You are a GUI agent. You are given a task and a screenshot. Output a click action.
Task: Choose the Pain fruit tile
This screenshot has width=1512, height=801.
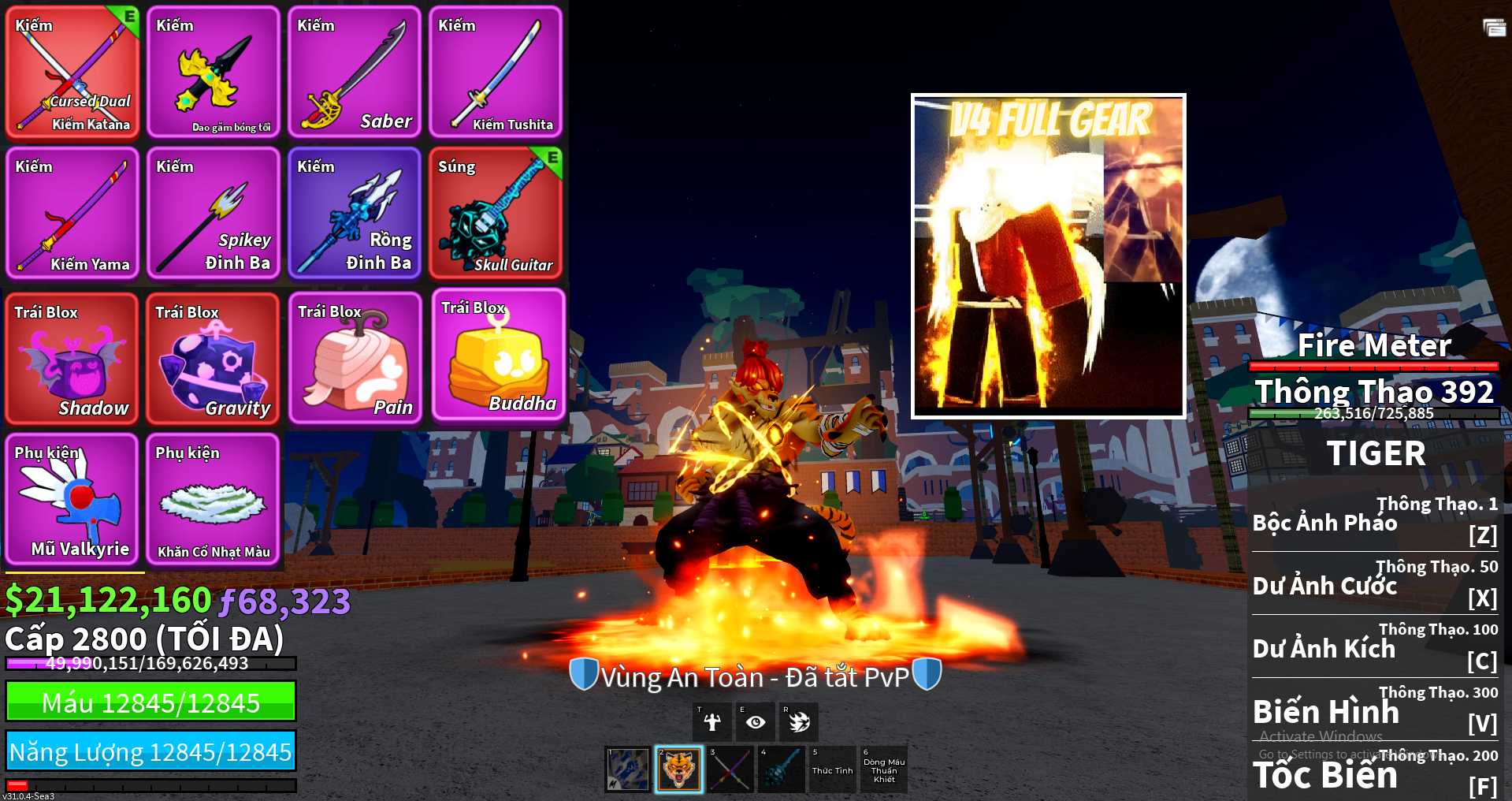(x=355, y=359)
